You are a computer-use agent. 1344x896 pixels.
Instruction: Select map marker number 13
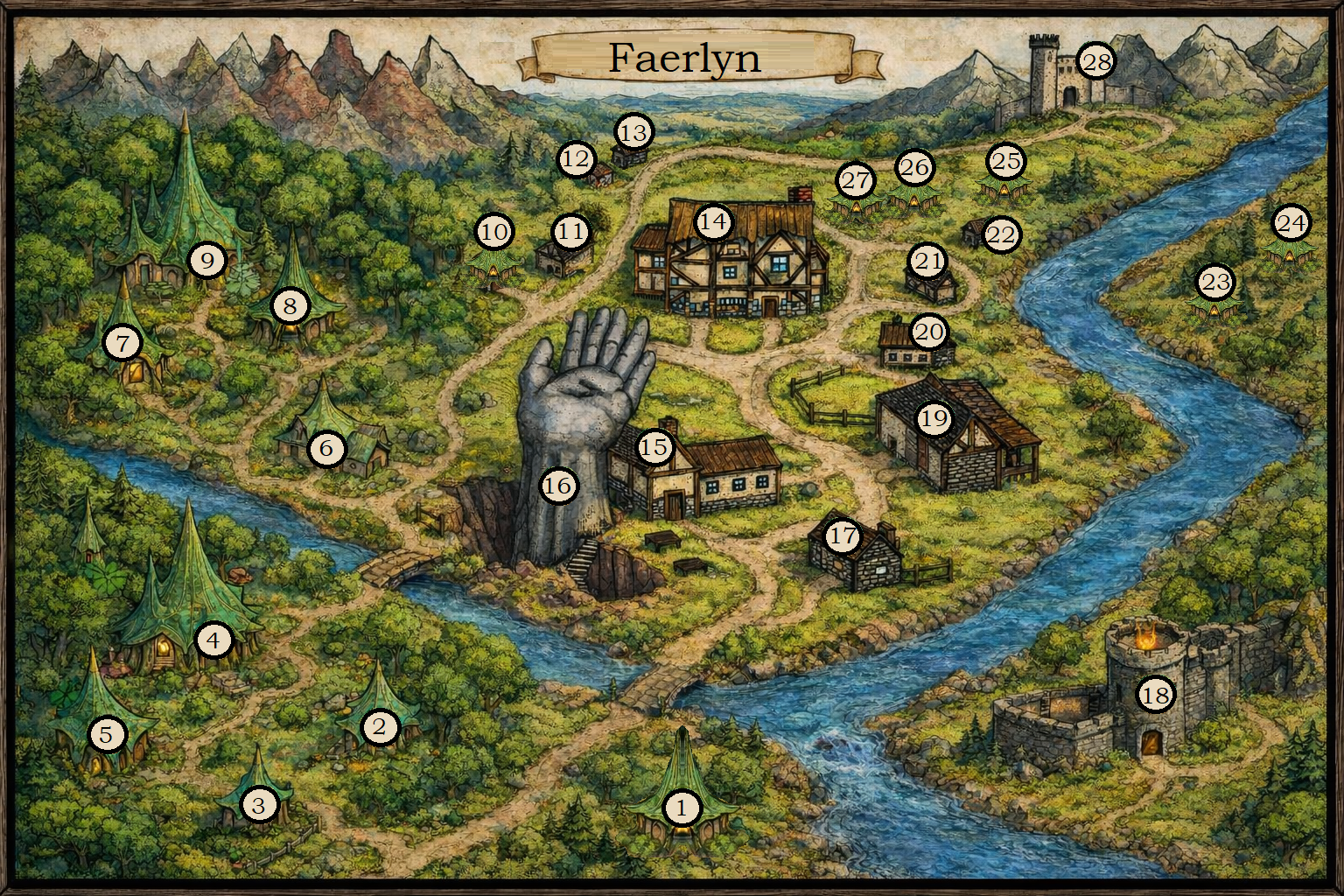click(633, 133)
